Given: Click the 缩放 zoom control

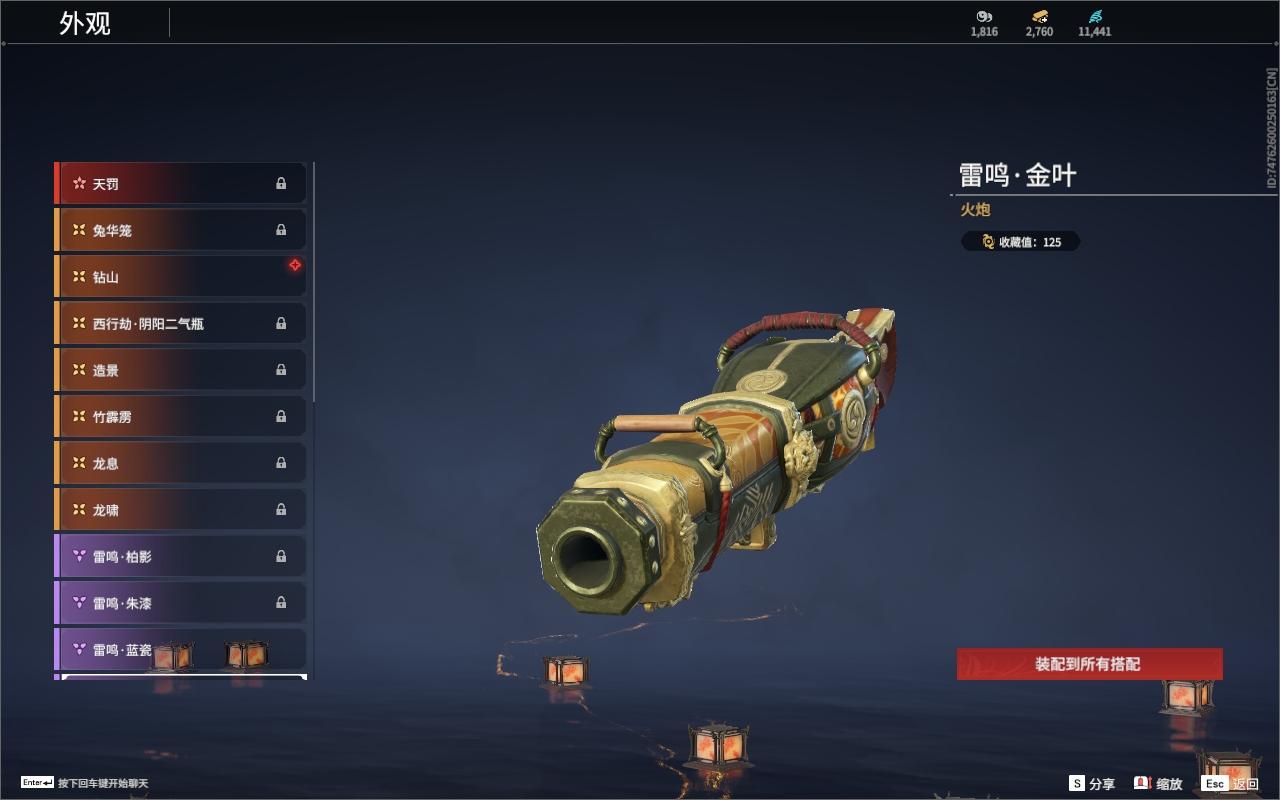Looking at the screenshot, I should [x=1158, y=784].
